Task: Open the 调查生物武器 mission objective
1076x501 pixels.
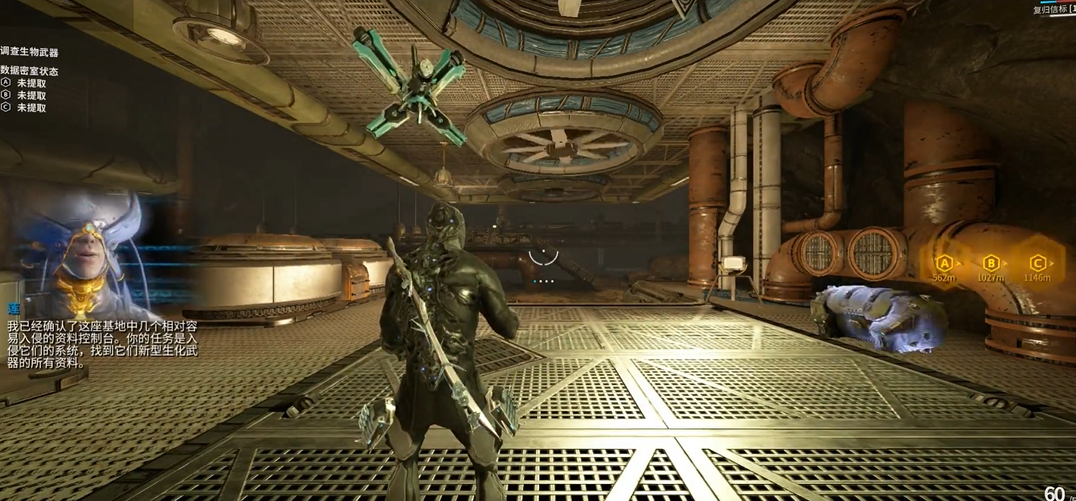Action: [x=29, y=52]
